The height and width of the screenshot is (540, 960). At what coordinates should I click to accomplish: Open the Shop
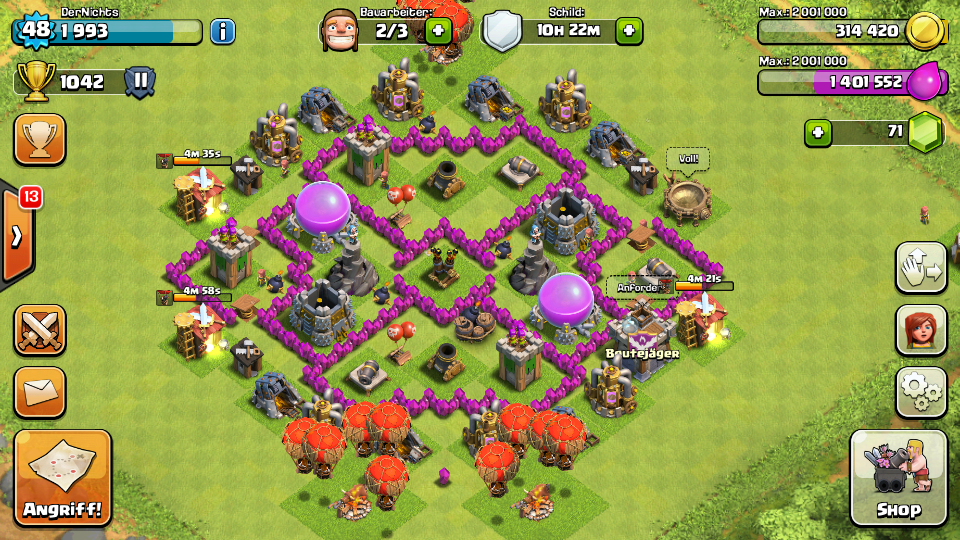898,478
